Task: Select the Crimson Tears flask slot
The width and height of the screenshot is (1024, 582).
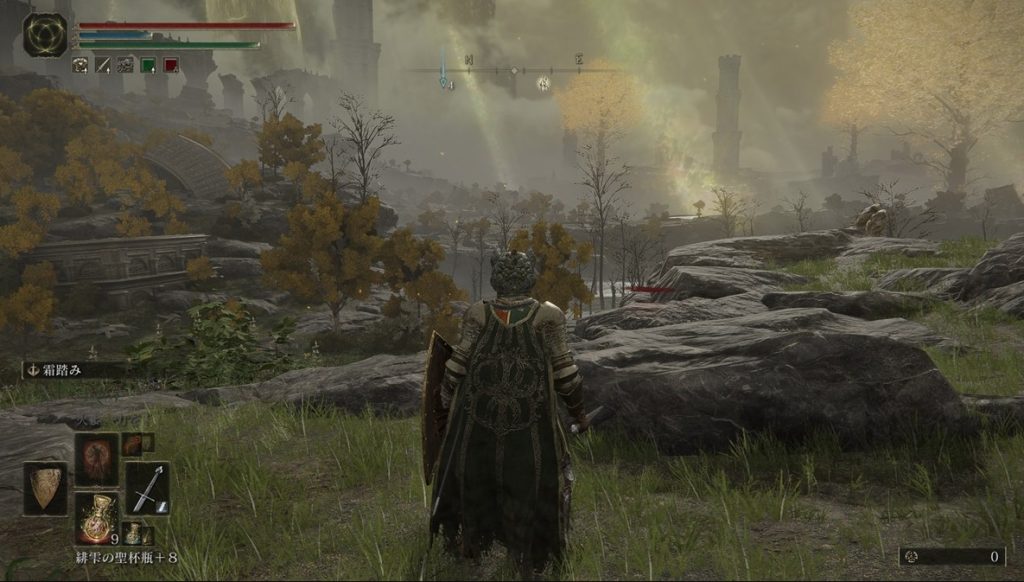Action: pyautogui.click(x=97, y=516)
